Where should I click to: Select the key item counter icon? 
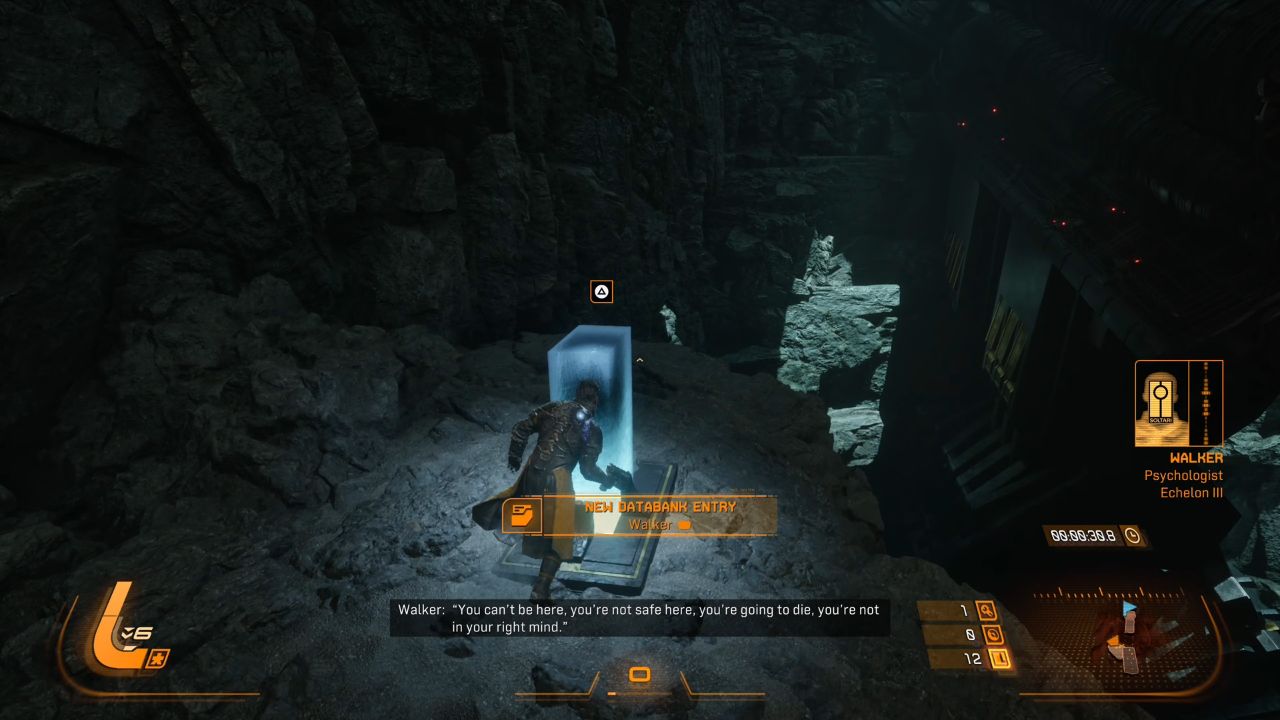point(987,610)
